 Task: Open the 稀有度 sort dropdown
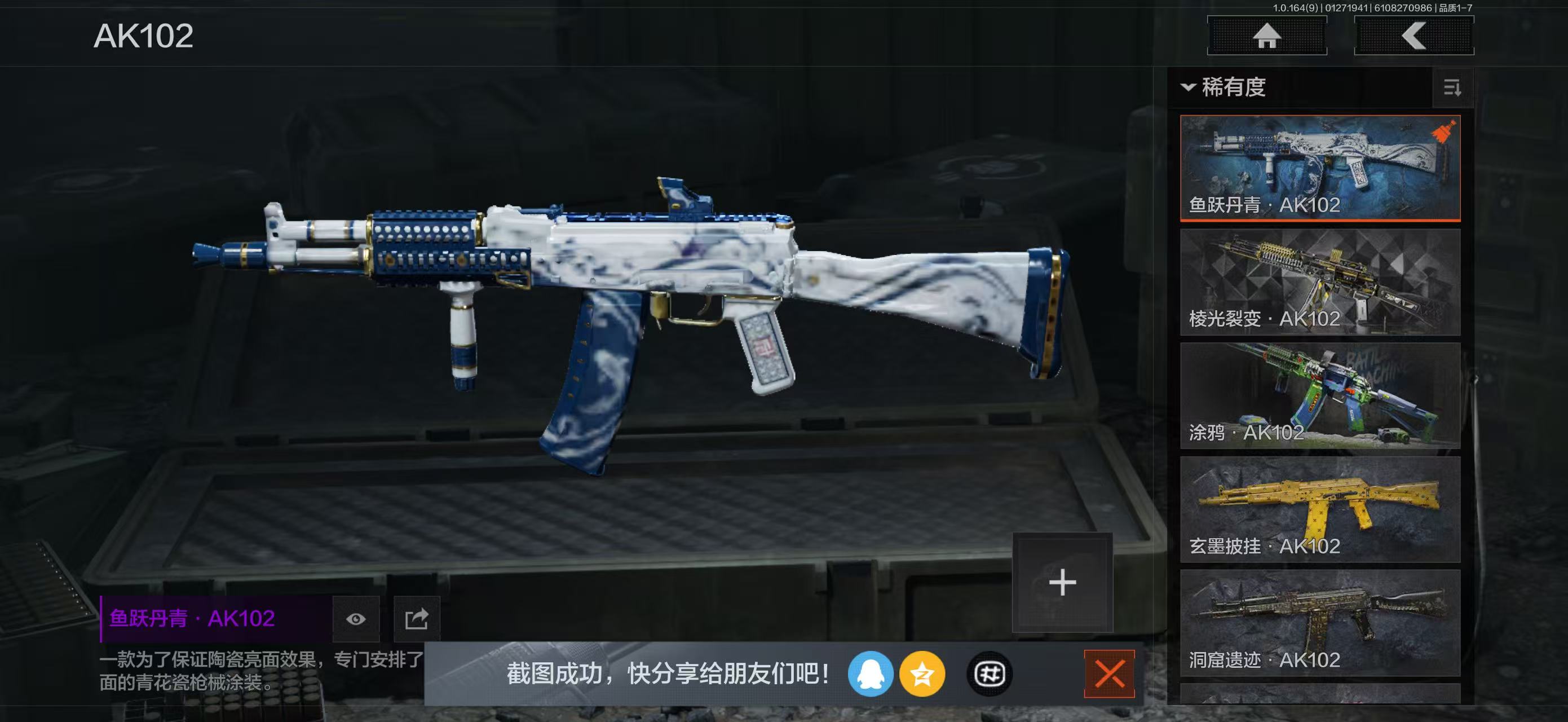pyautogui.click(x=1224, y=87)
